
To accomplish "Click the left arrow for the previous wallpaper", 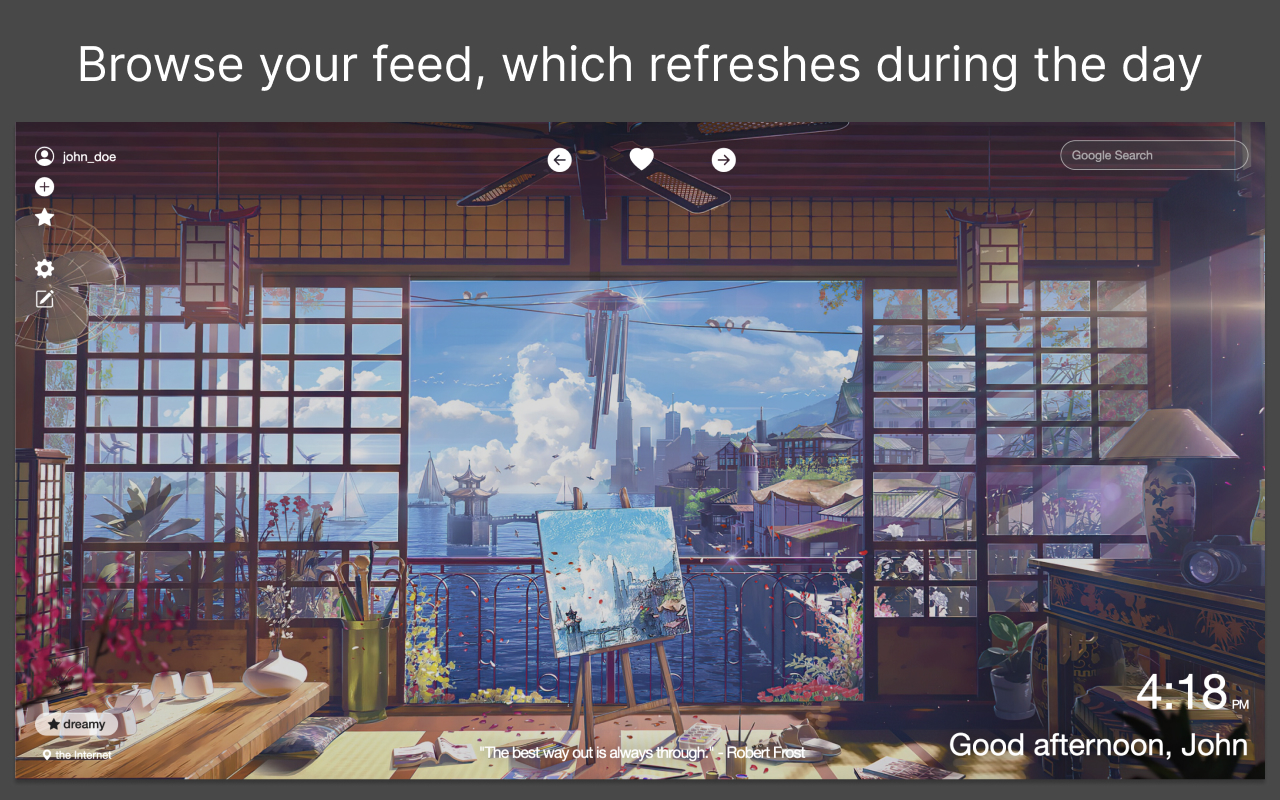I will coord(559,159).
